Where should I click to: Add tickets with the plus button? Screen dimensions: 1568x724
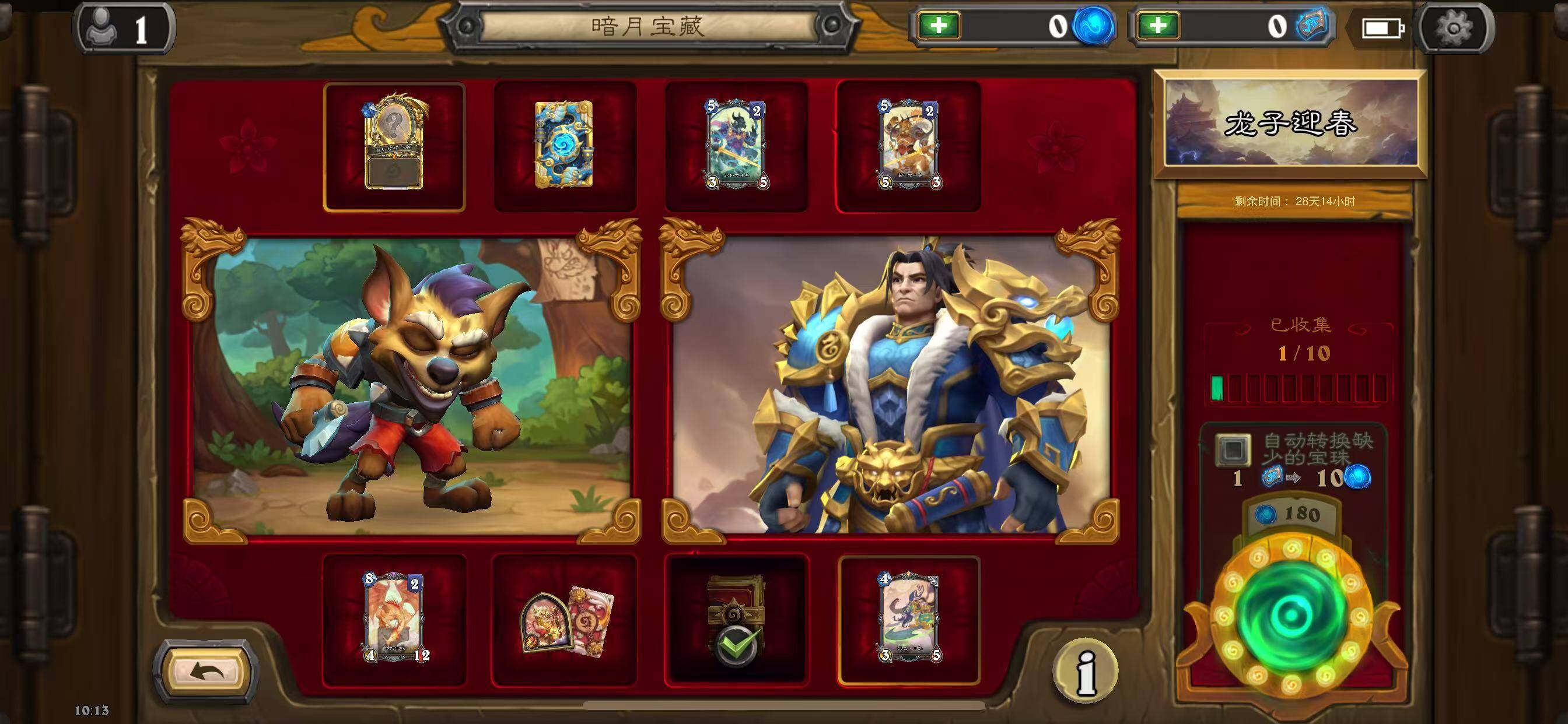pos(1158,26)
